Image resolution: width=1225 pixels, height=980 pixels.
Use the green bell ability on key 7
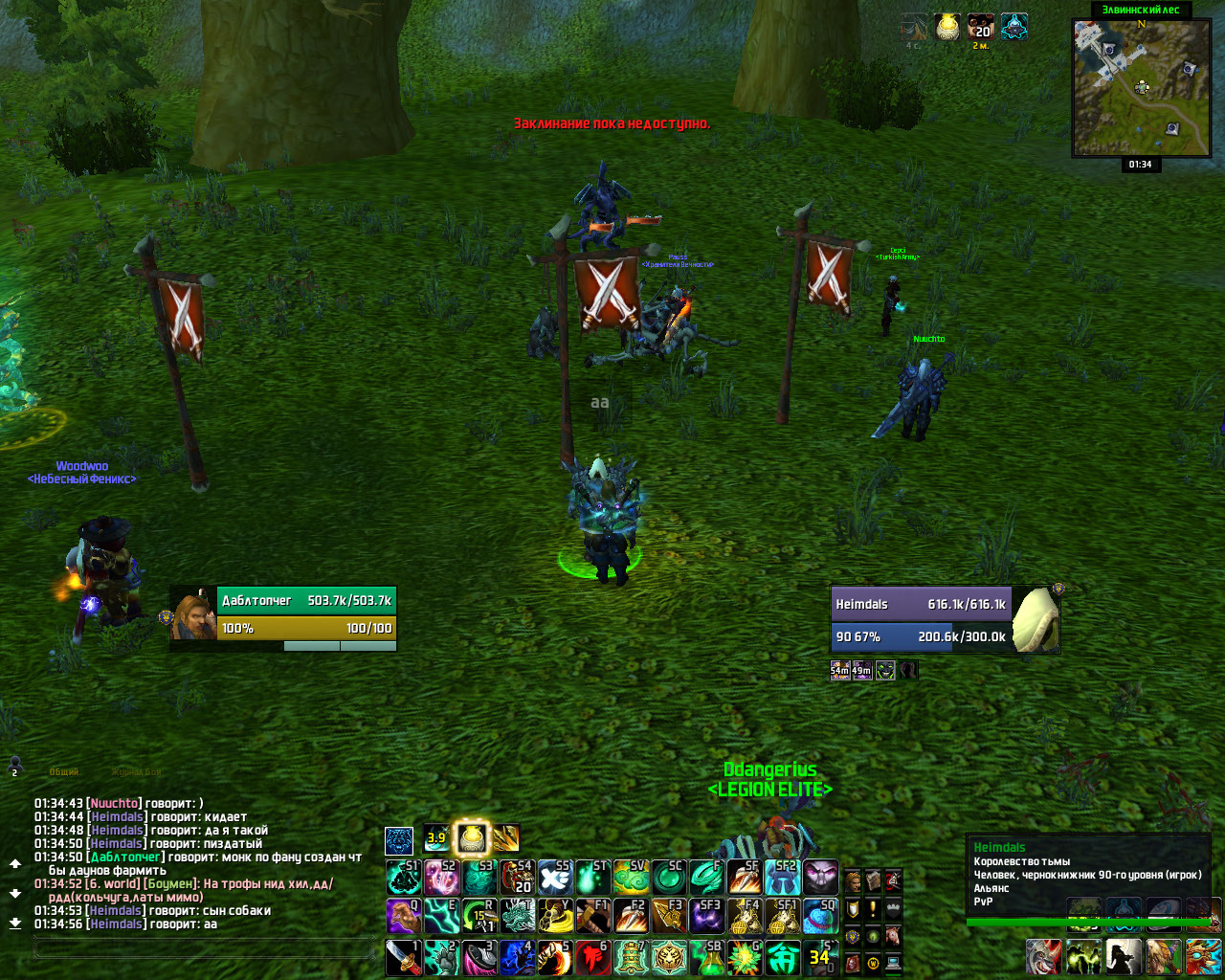pyautogui.click(x=631, y=956)
